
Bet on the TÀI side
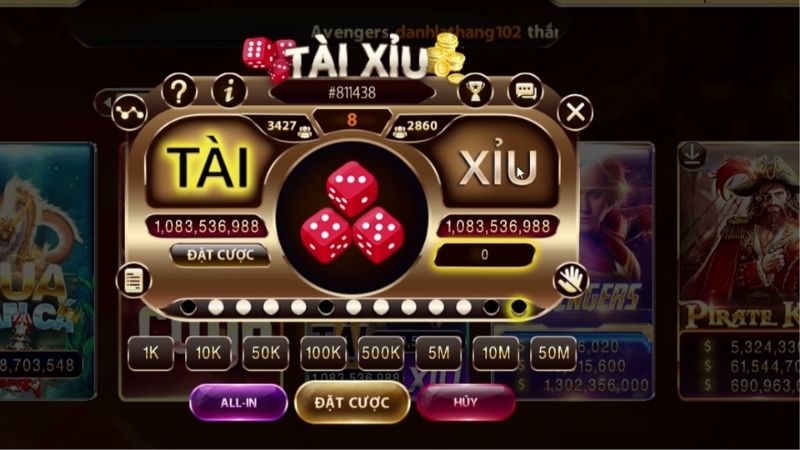[207, 167]
